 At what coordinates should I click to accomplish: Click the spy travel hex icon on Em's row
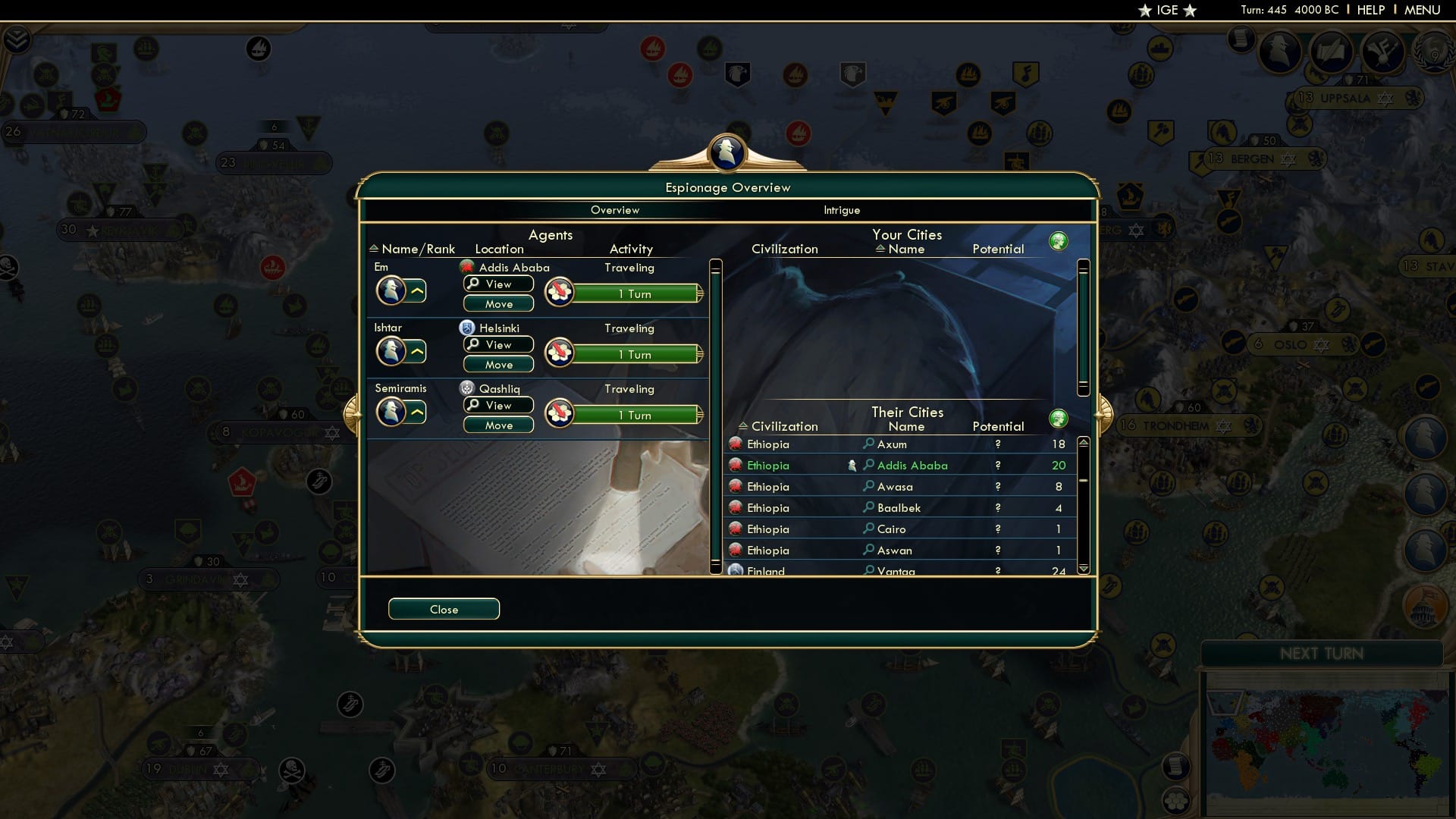click(x=560, y=290)
